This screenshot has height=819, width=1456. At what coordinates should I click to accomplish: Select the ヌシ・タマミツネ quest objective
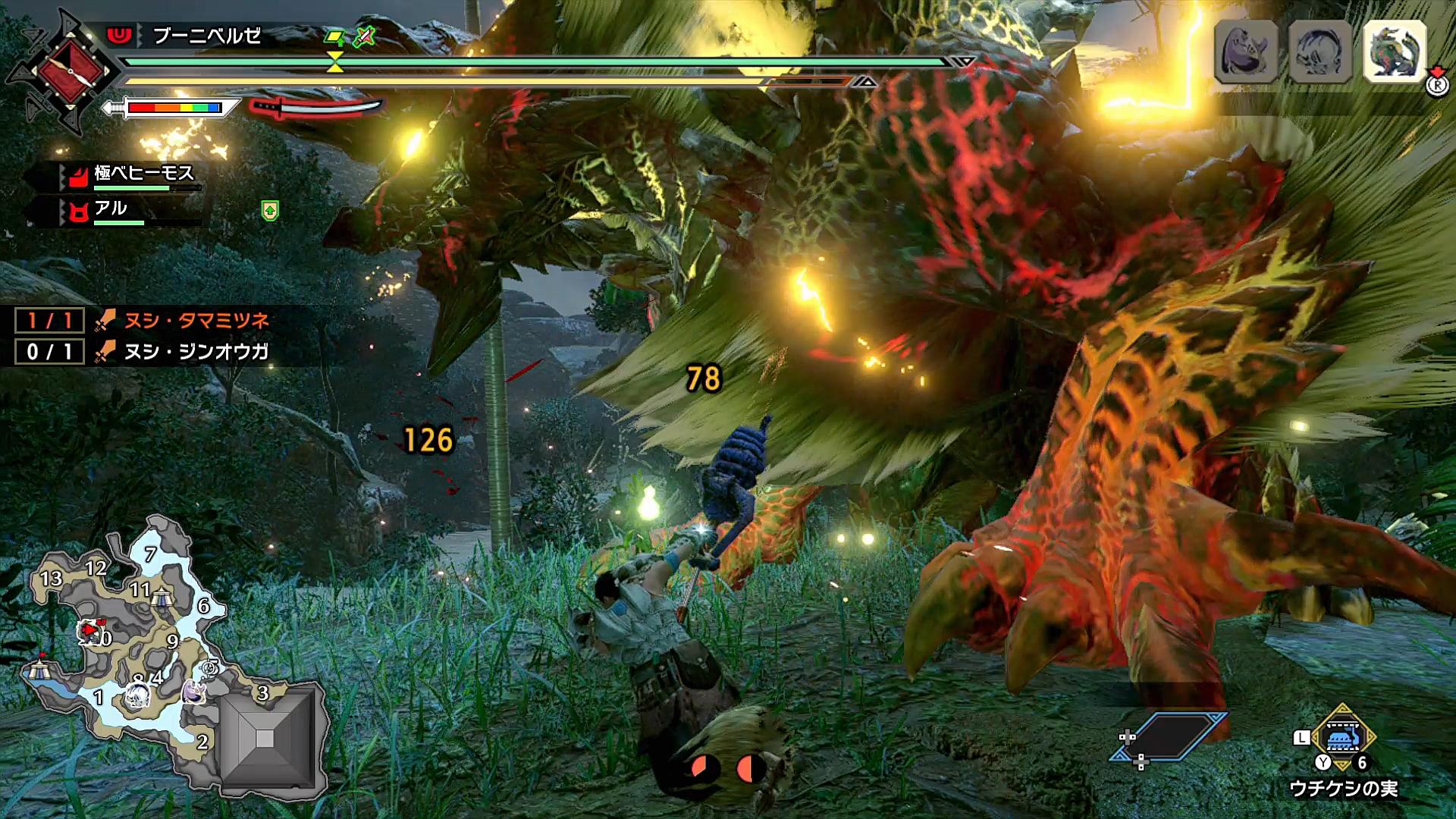point(196,321)
